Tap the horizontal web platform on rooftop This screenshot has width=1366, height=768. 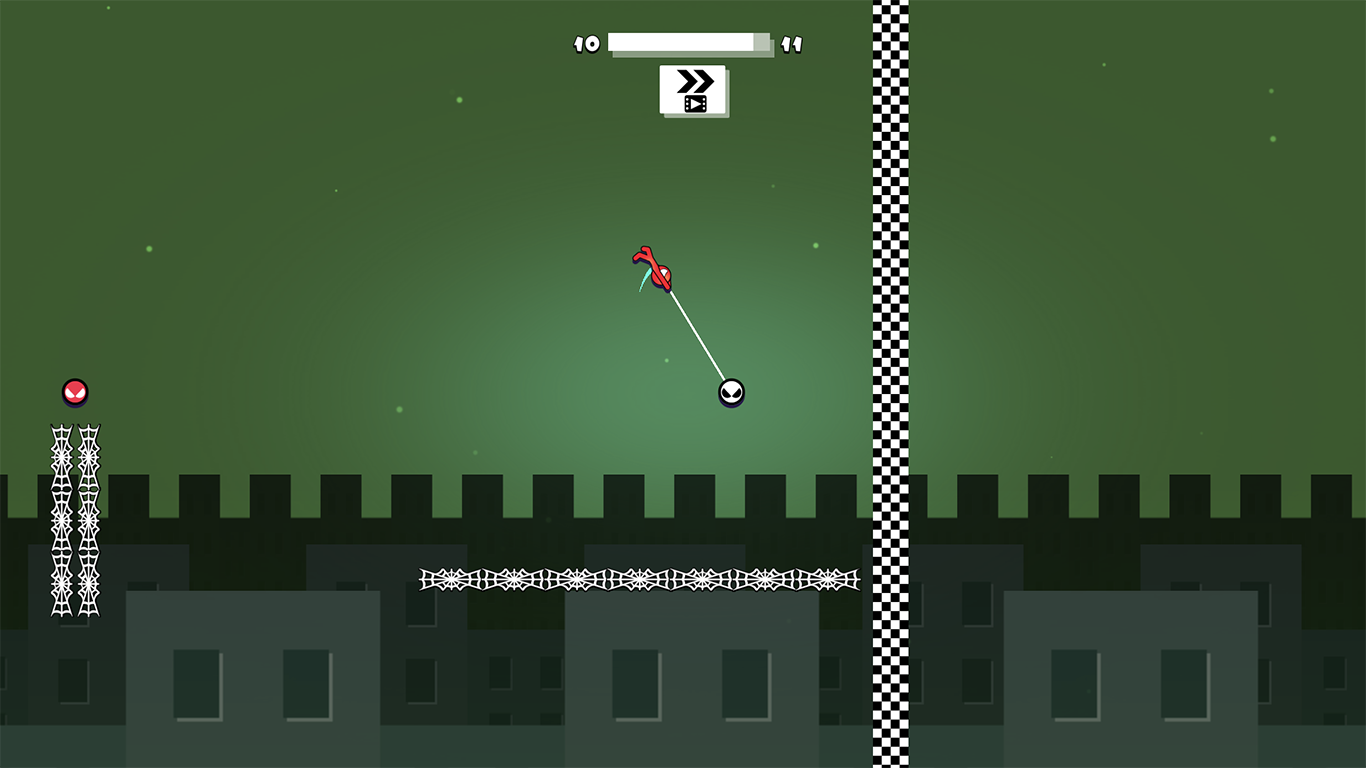[x=640, y=578]
